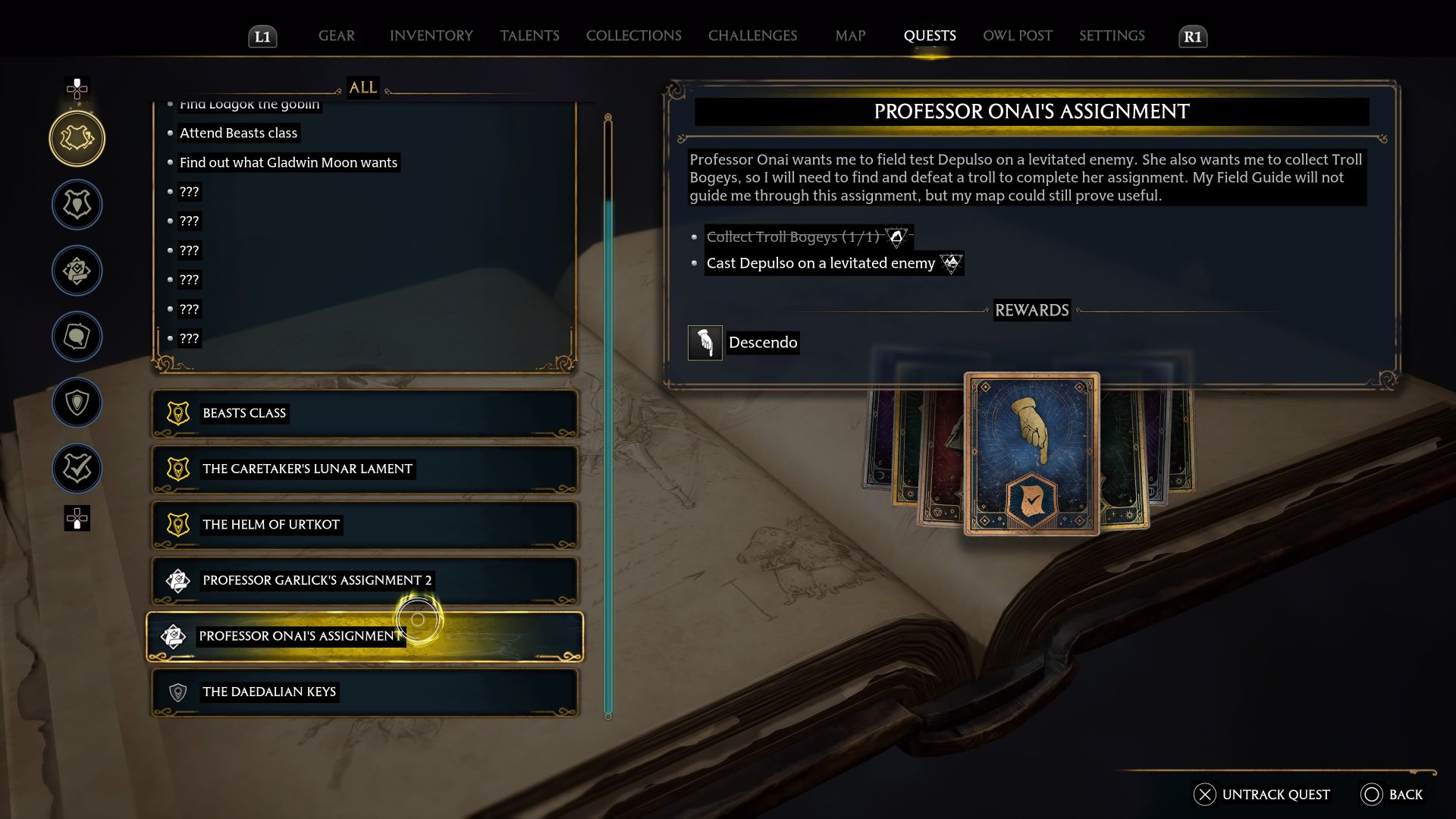The height and width of the screenshot is (819, 1456).
Task: Expand the first ??? hidden objective
Action: point(189,192)
